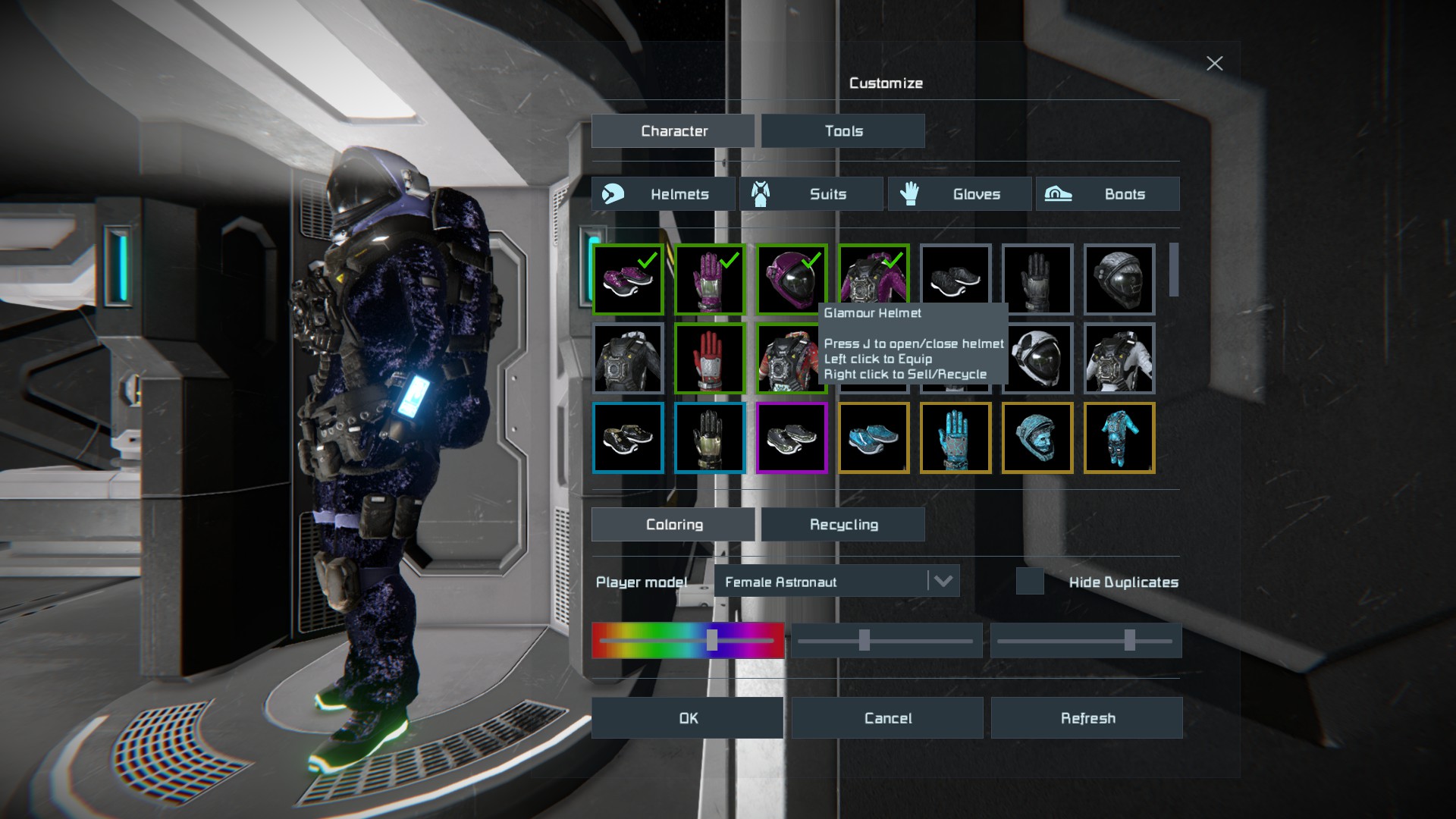
Task: Open the Tools tab
Action: 843,131
